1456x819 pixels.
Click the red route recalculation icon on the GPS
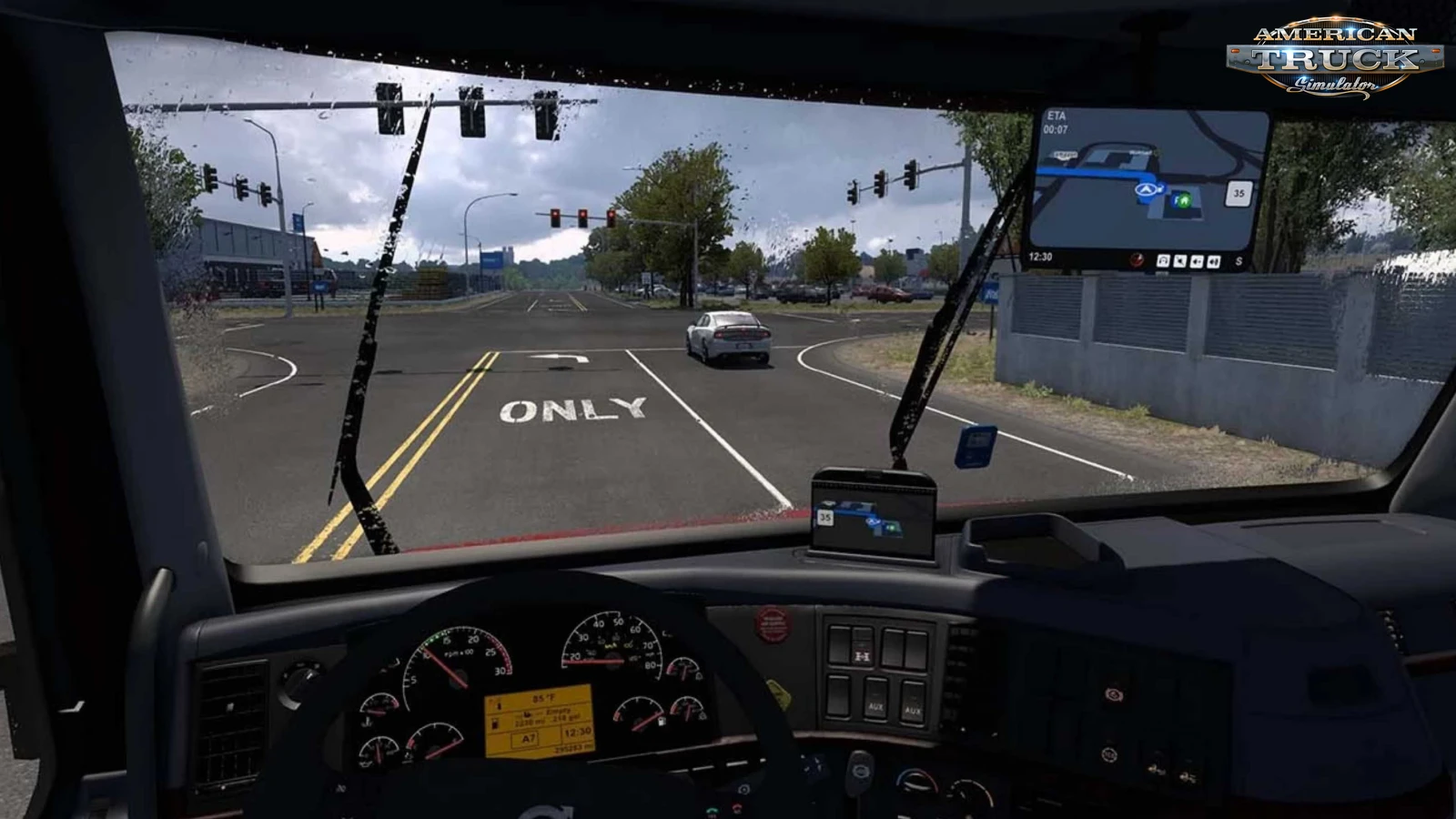(1137, 260)
